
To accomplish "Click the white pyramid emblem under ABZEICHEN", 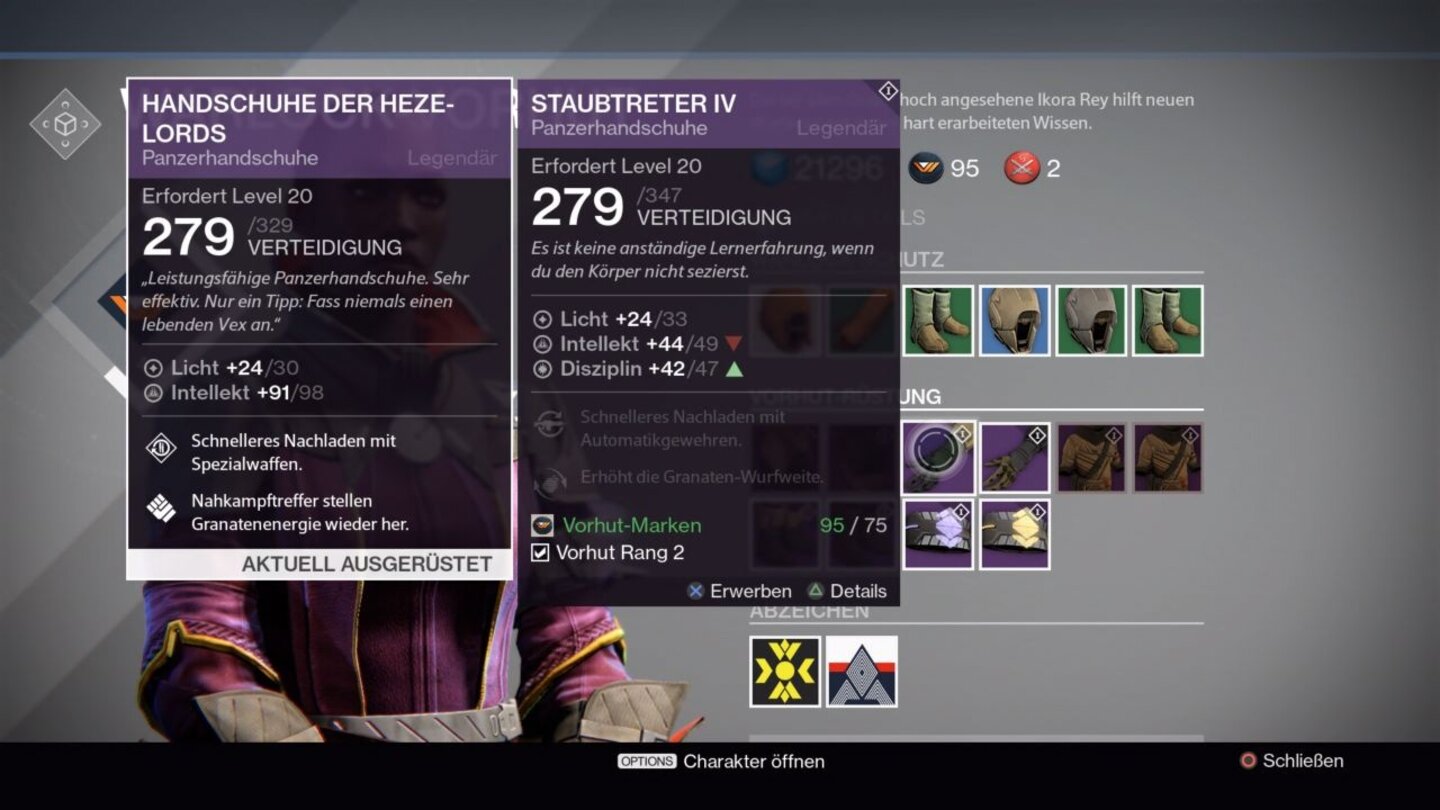I will pos(862,670).
